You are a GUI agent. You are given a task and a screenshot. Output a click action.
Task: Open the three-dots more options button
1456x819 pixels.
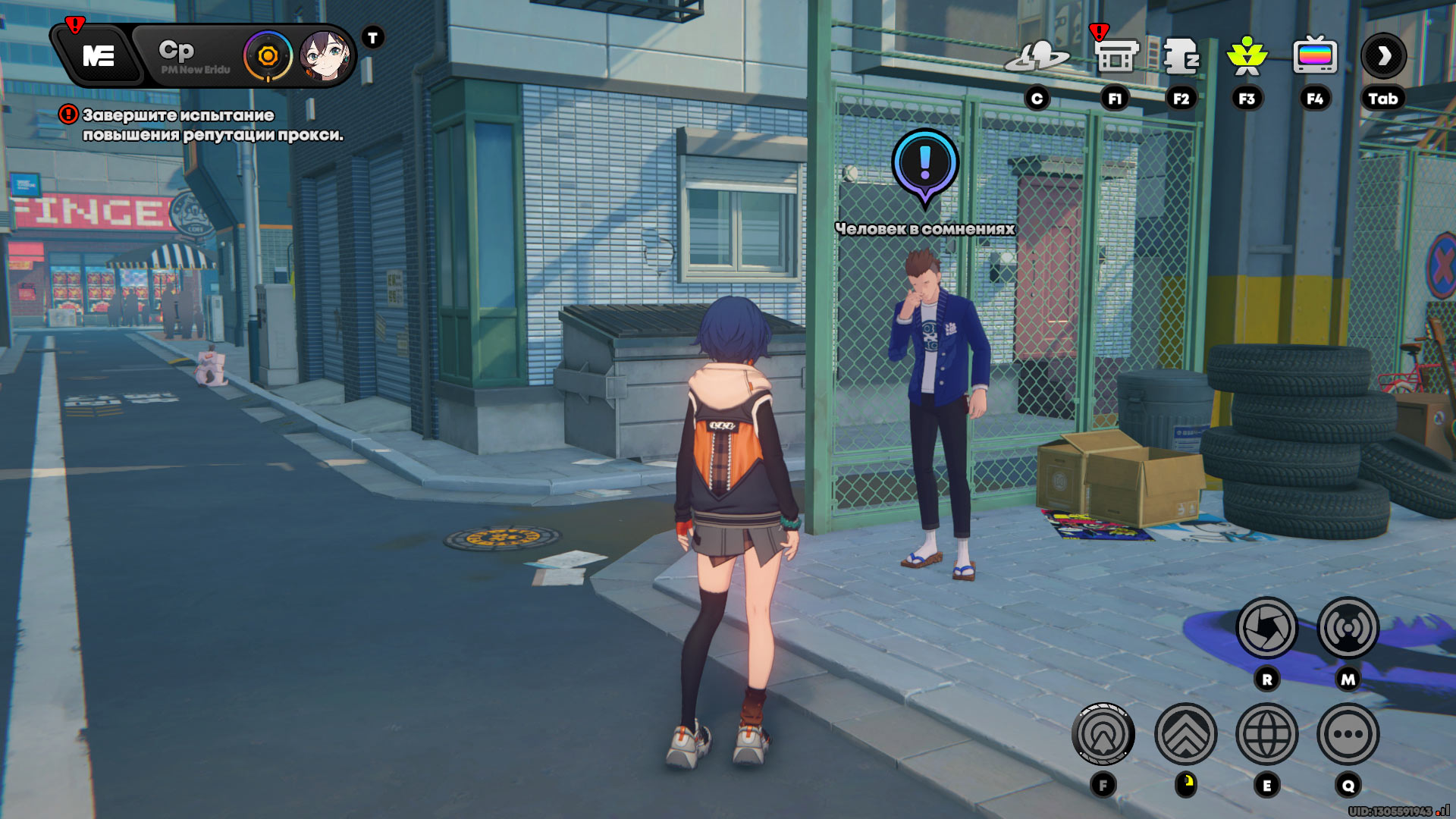(x=1348, y=734)
